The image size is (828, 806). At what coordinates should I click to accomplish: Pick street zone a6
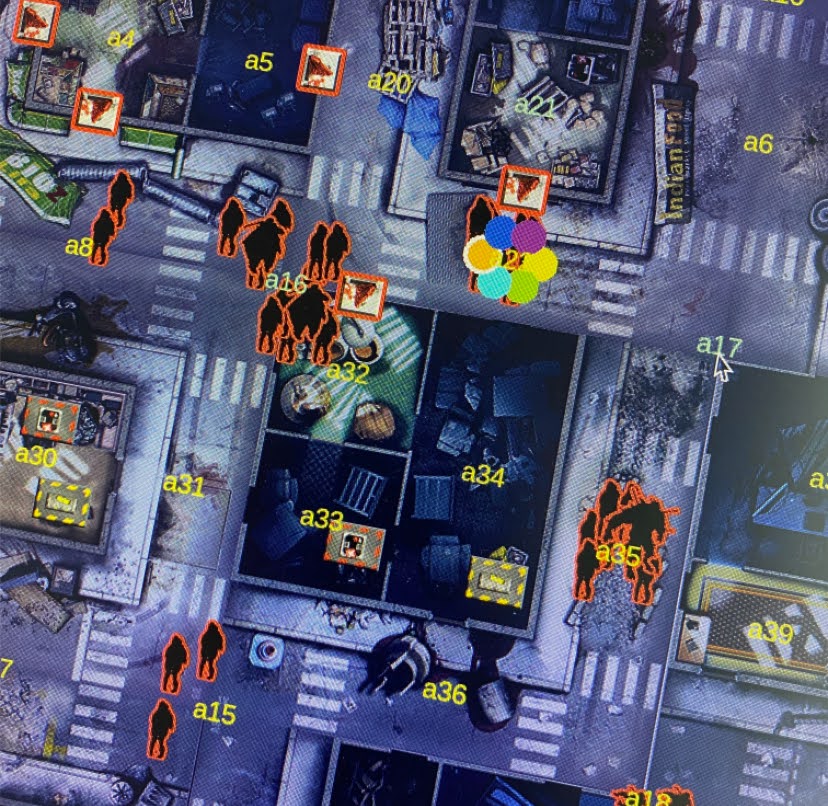(758, 144)
